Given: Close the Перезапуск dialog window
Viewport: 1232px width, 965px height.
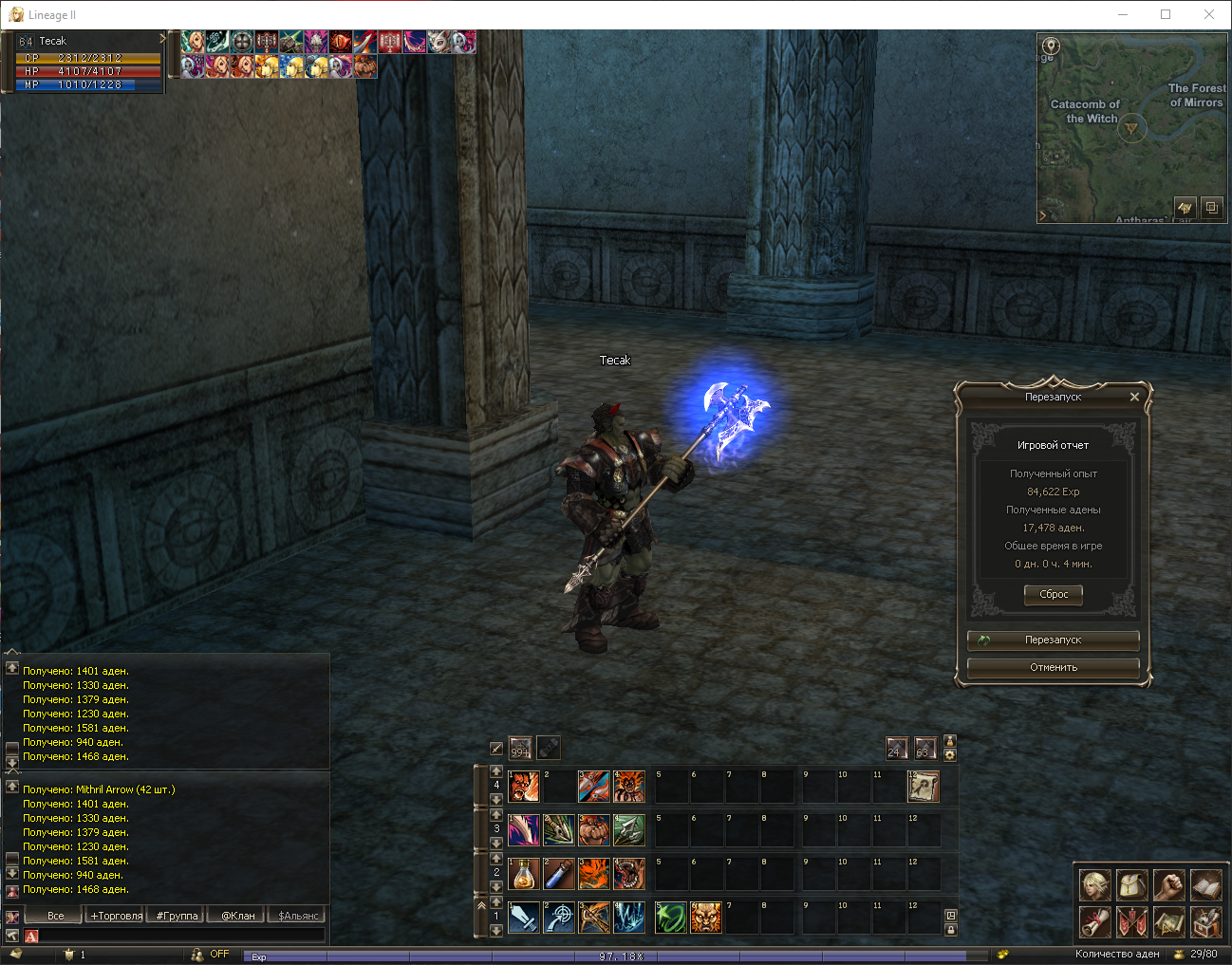Looking at the screenshot, I should click(1134, 398).
